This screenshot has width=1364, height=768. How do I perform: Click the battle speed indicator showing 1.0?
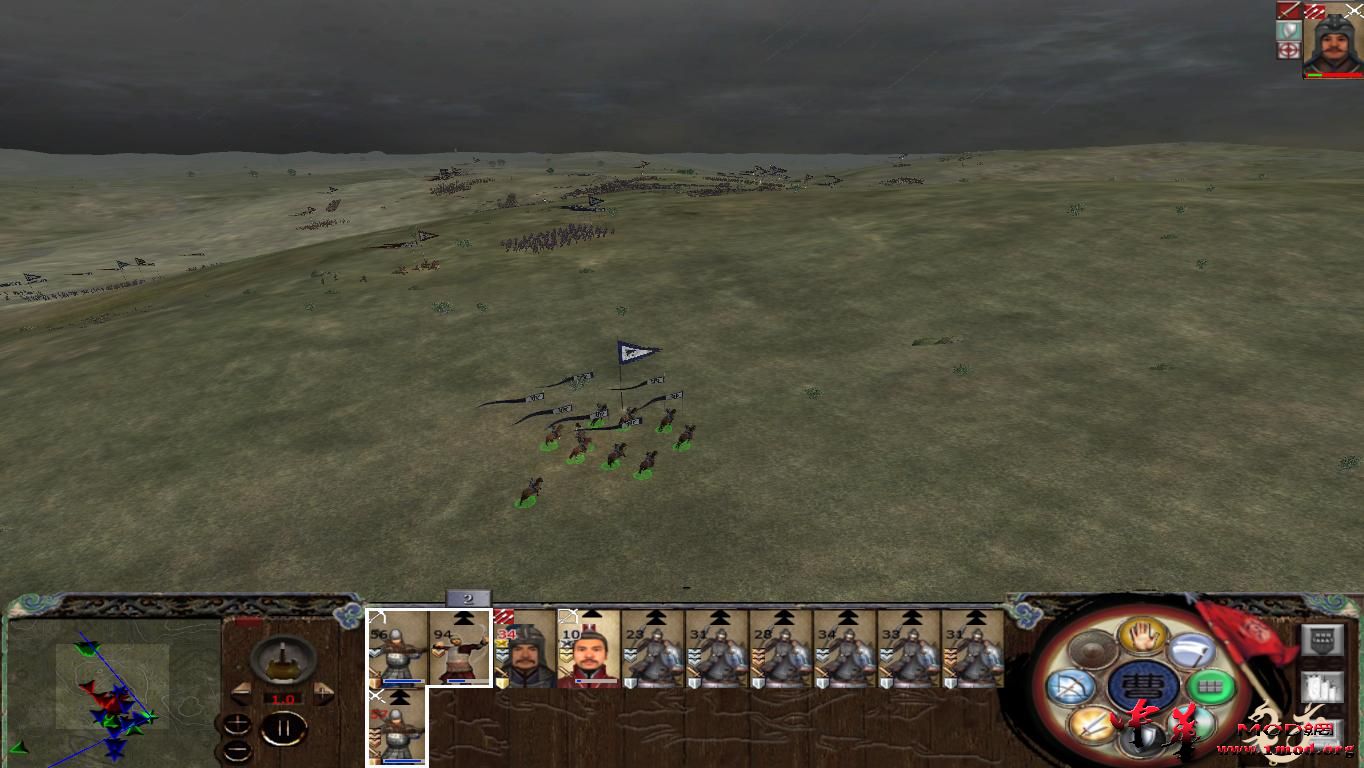pos(283,698)
